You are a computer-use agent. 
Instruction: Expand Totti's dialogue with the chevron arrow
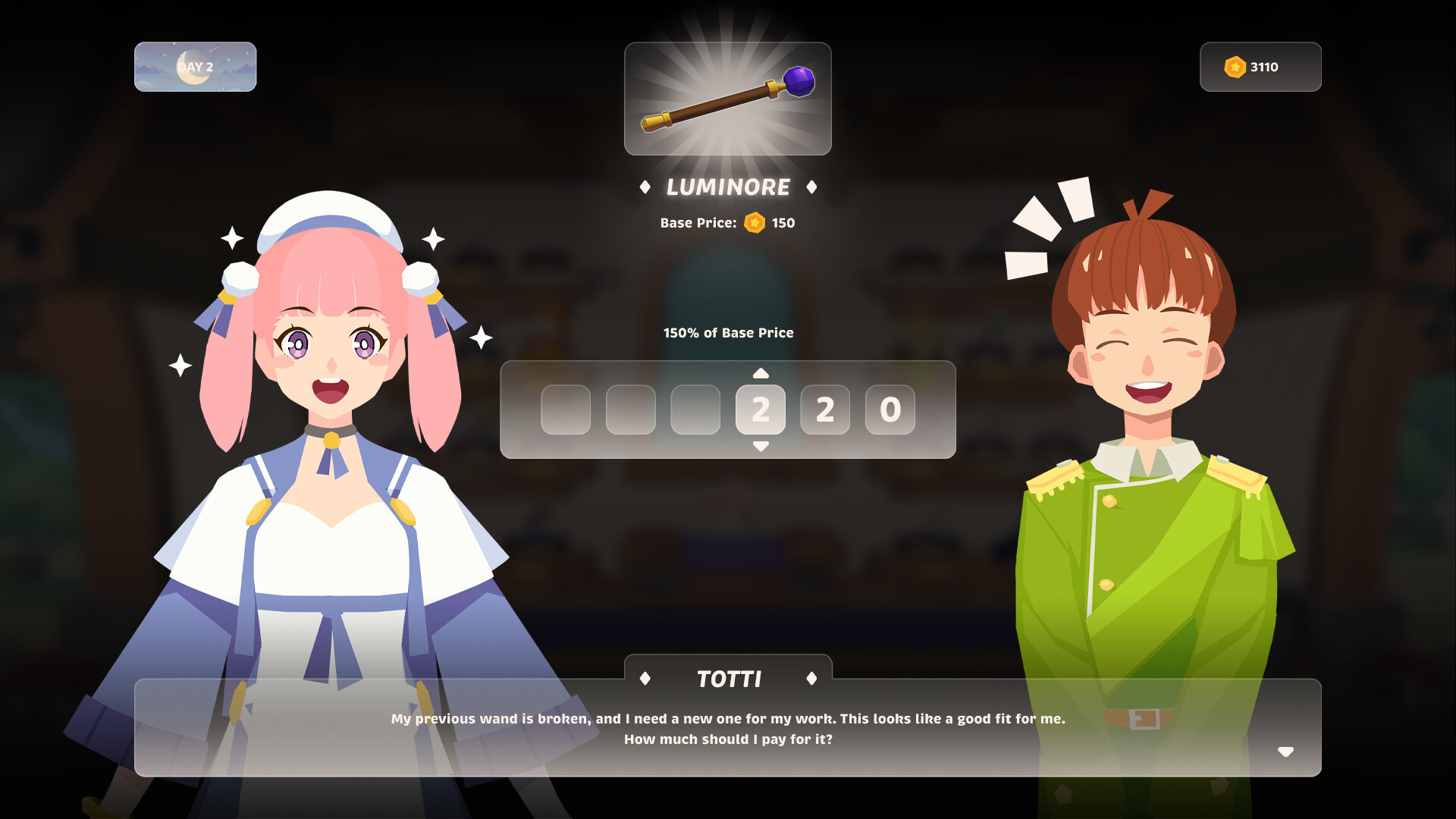(x=1287, y=752)
